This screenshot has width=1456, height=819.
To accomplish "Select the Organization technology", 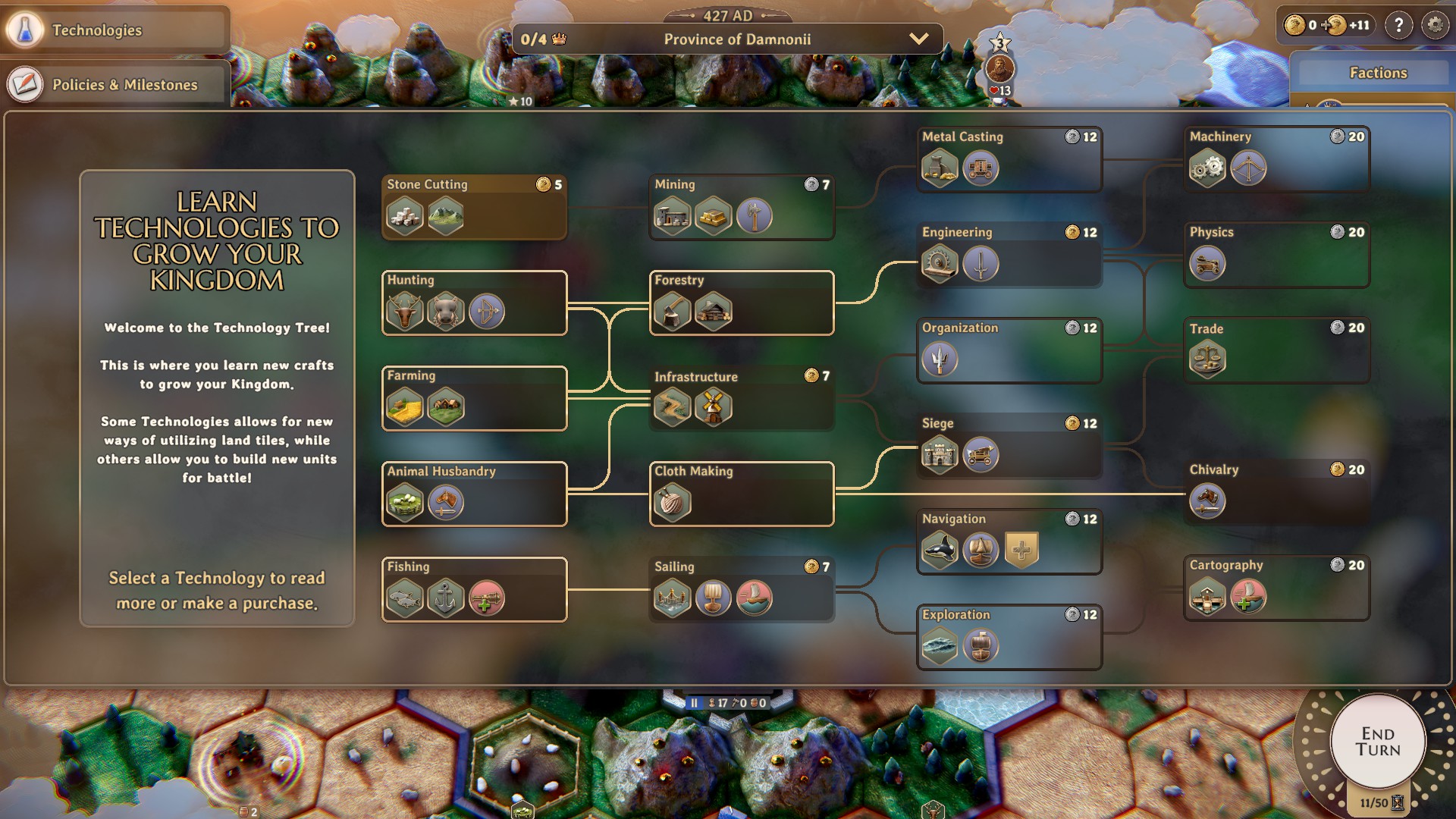I will (x=1009, y=350).
